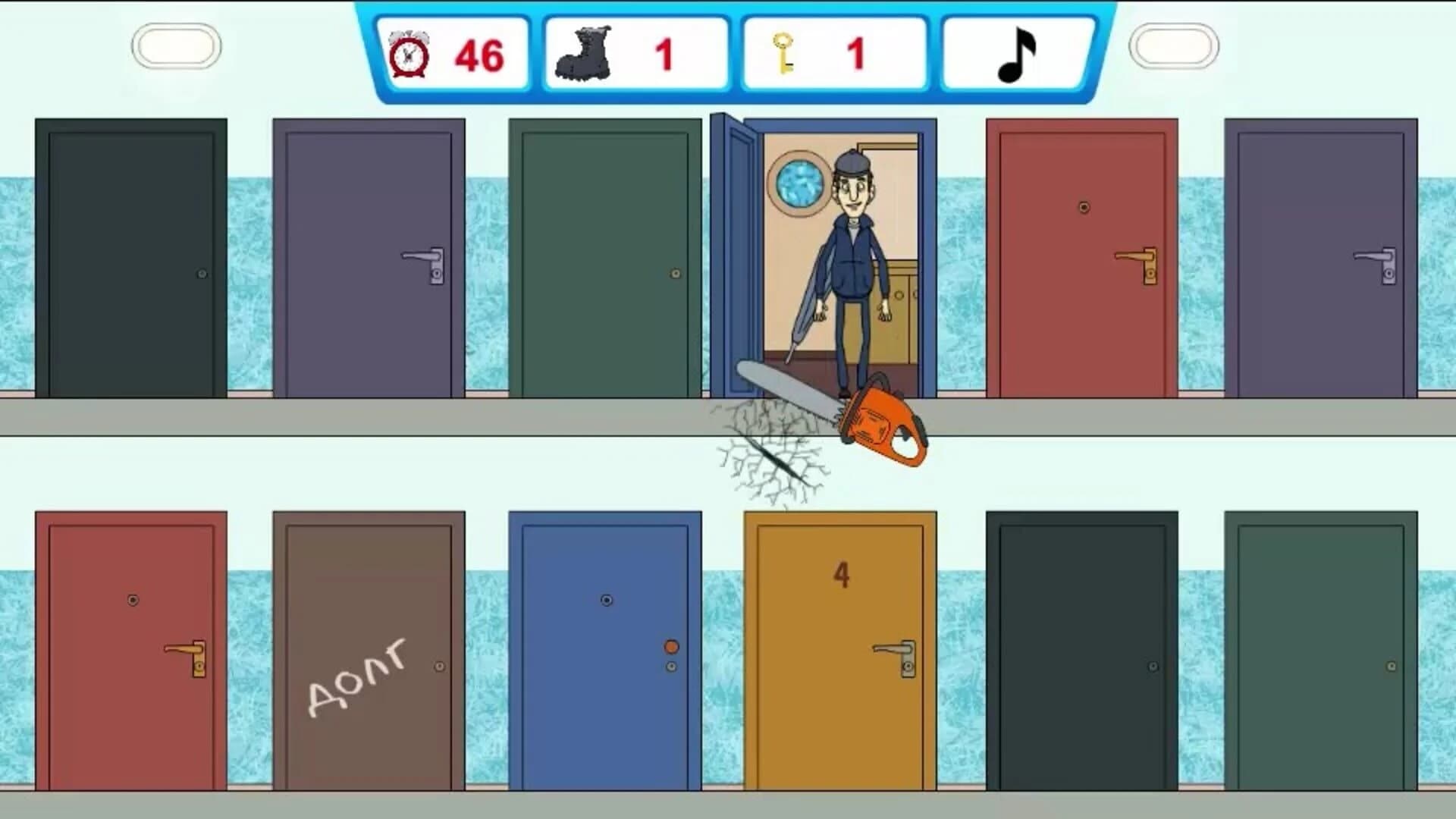Click the red number 46 timer counter
The width and height of the screenshot is (1456, 819).
478,53
